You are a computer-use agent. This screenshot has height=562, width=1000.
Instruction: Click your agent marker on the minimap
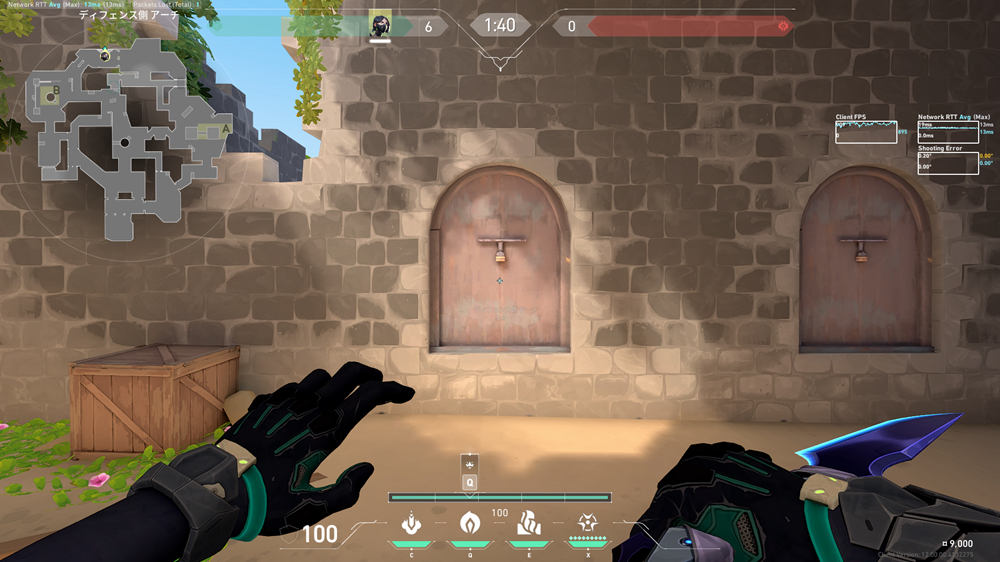click(105, 54)
